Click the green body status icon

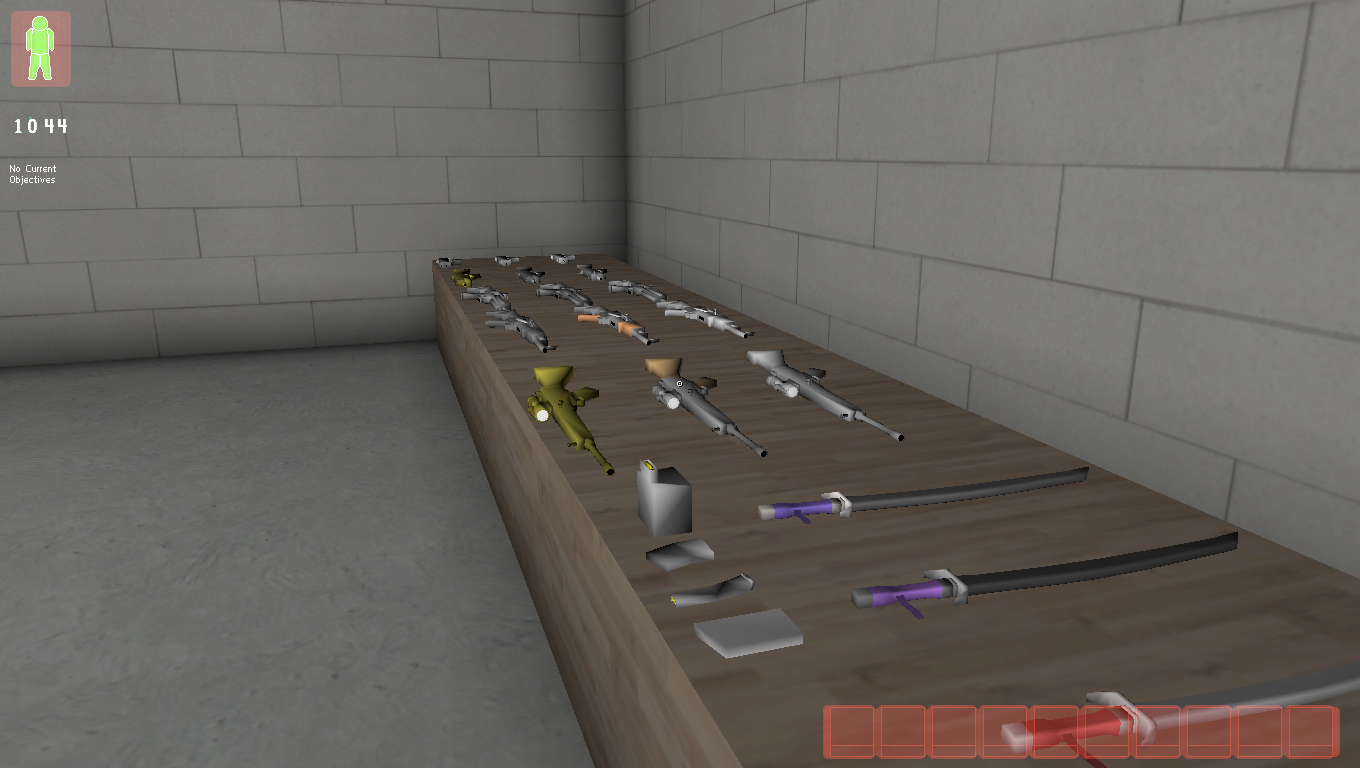click(x=40, y=48)
